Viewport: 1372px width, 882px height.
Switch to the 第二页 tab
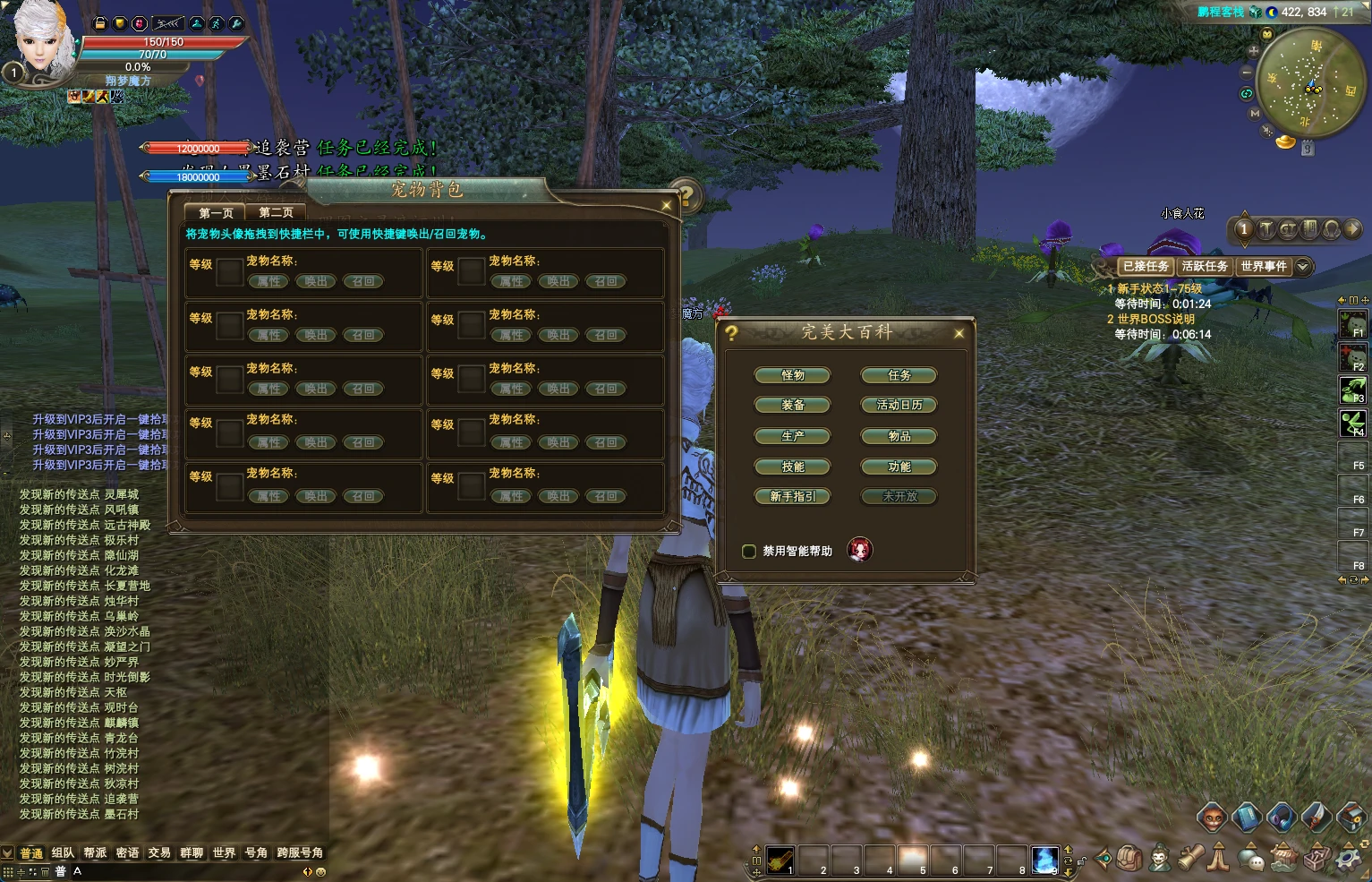click(276, 213)
